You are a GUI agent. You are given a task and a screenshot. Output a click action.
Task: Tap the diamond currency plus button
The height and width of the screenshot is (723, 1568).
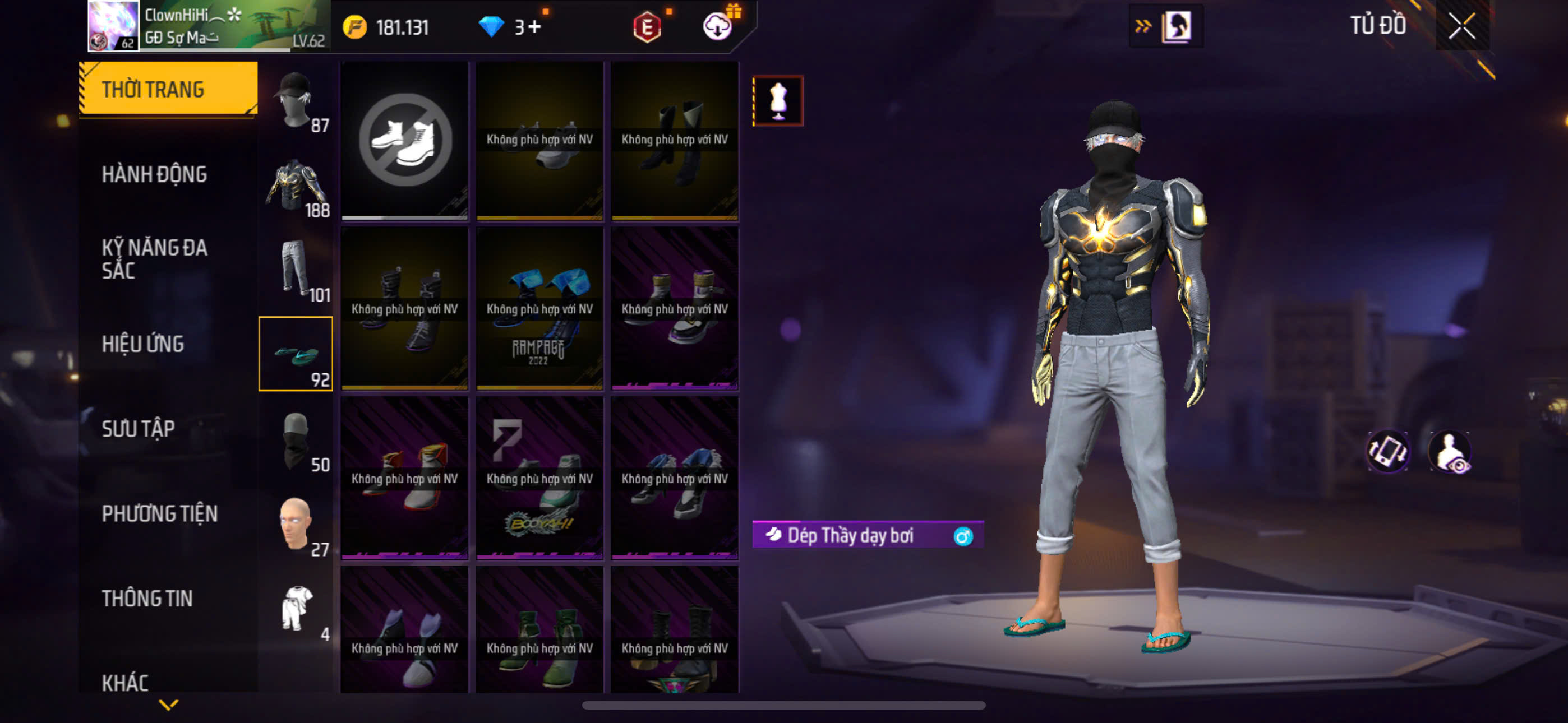click(x=534, y=27)
